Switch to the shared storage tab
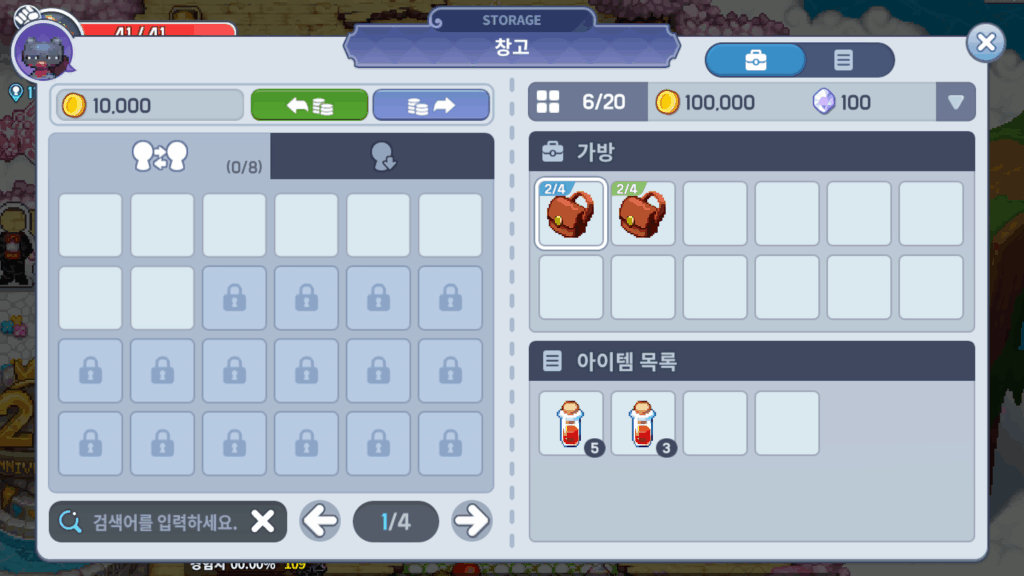The height and width of the screenshot is (576, 1024). coord(160,156)
